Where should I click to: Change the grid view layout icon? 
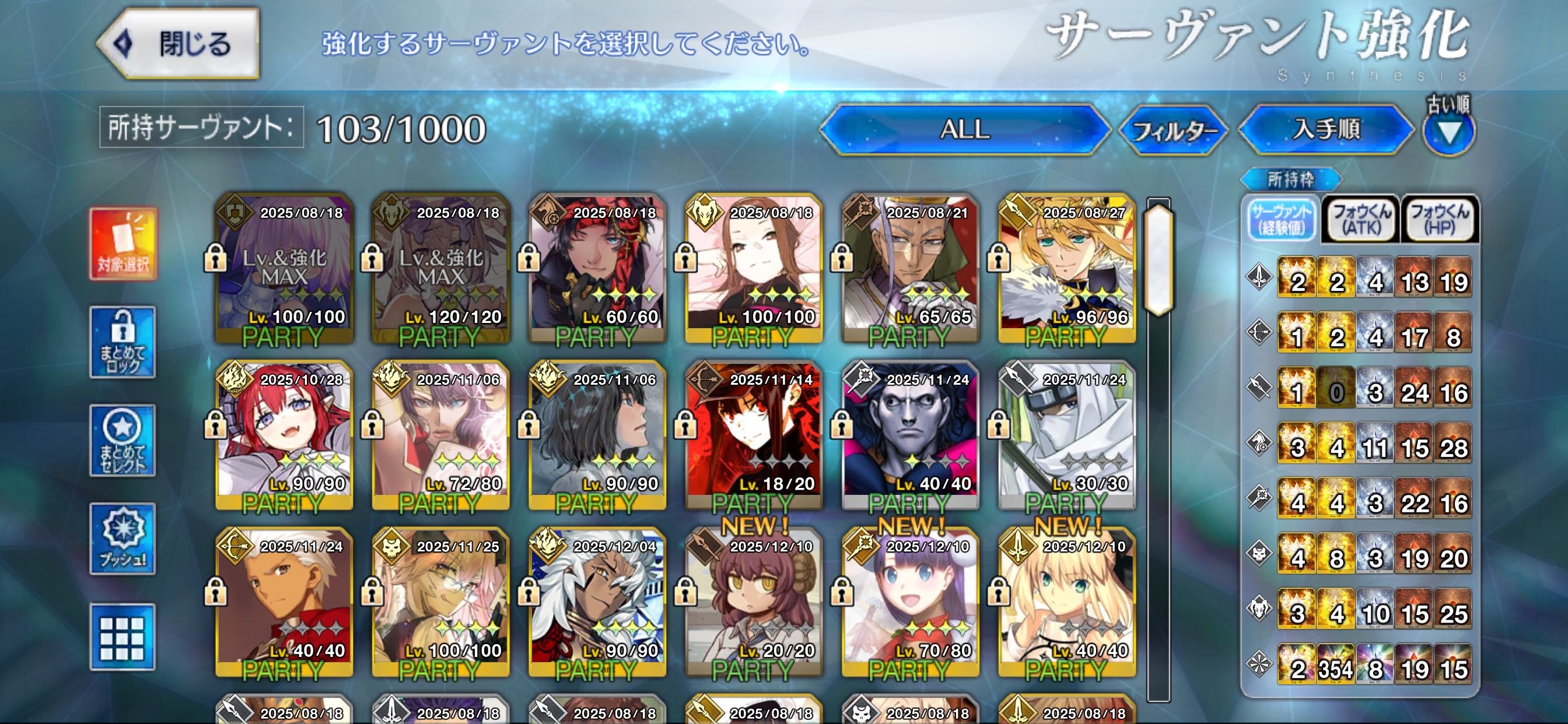tap(123, 637)
